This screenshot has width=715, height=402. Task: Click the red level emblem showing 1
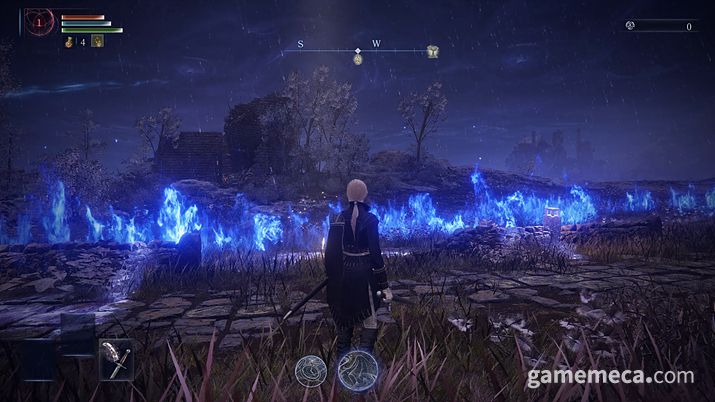[x=40, y=20]
